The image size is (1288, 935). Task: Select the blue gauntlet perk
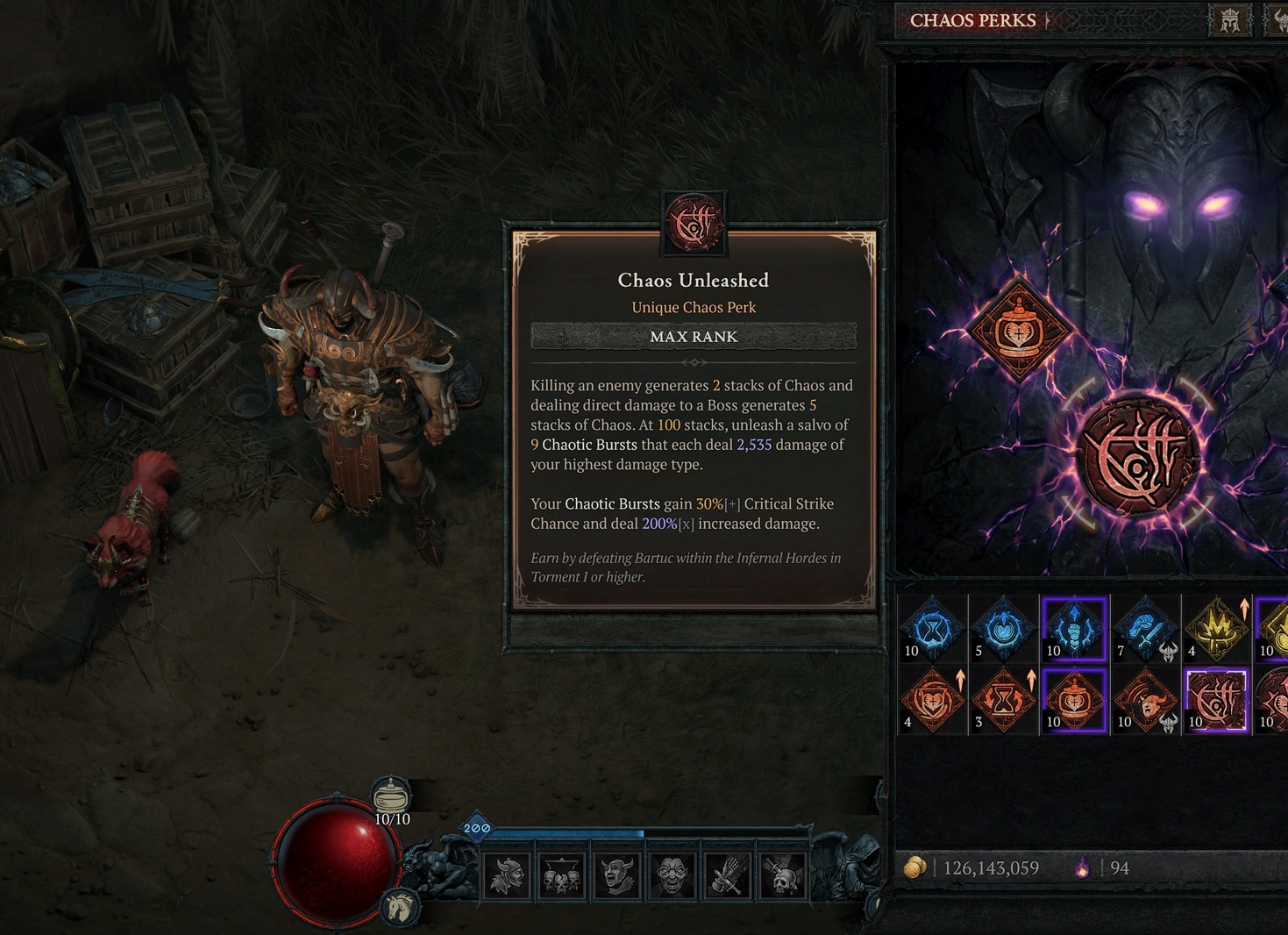(x=1074, y=628)
